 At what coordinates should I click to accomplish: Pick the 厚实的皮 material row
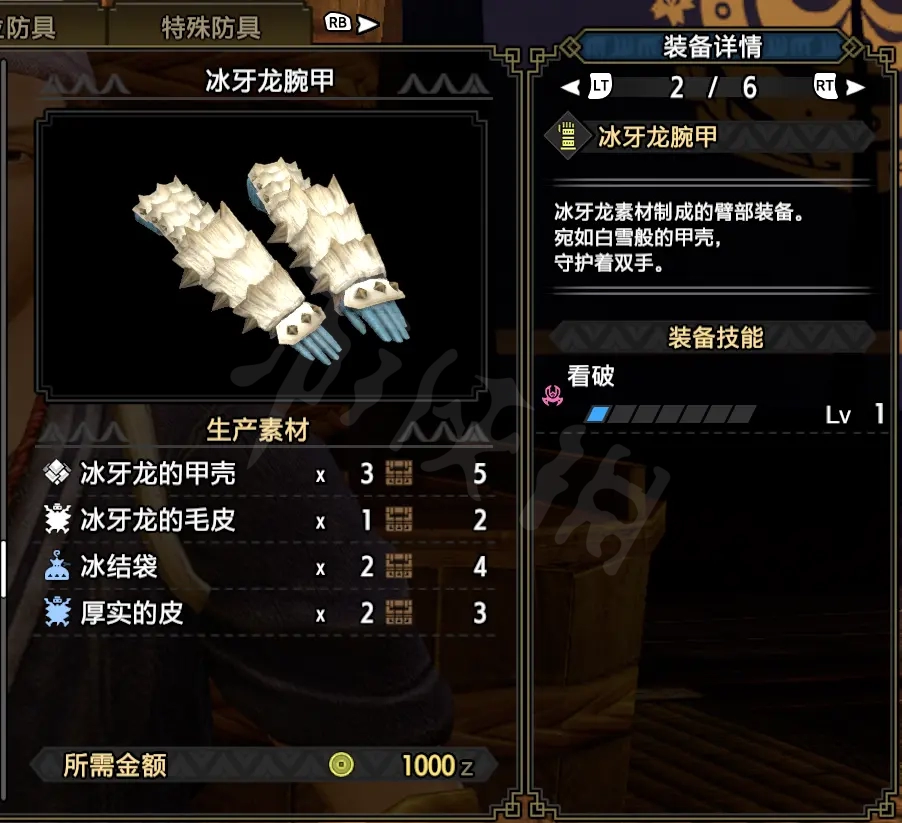pyautogui.click(x=265, y=613)
